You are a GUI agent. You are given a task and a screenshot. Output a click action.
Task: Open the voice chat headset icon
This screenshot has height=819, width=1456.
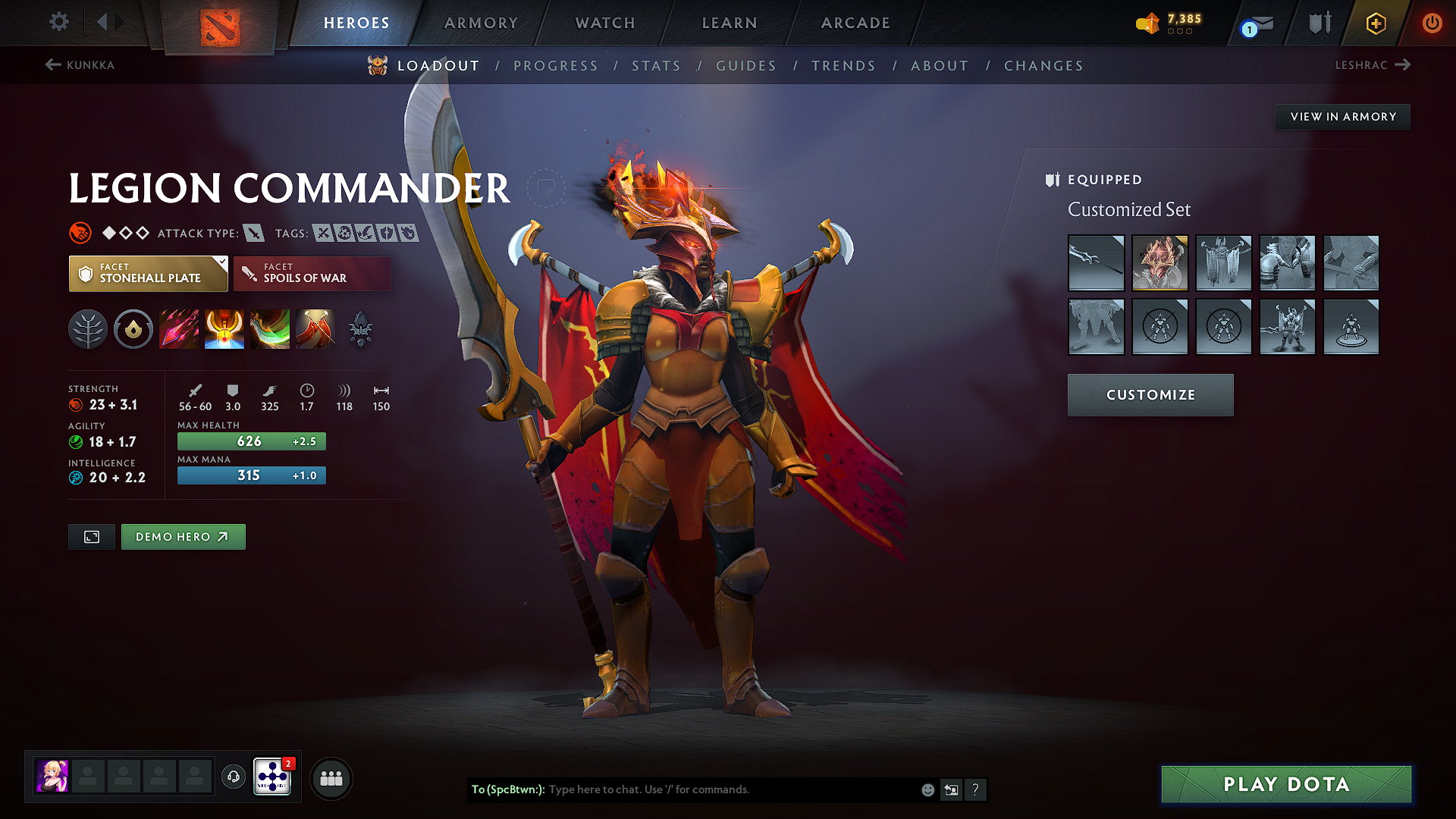point(233,777)
